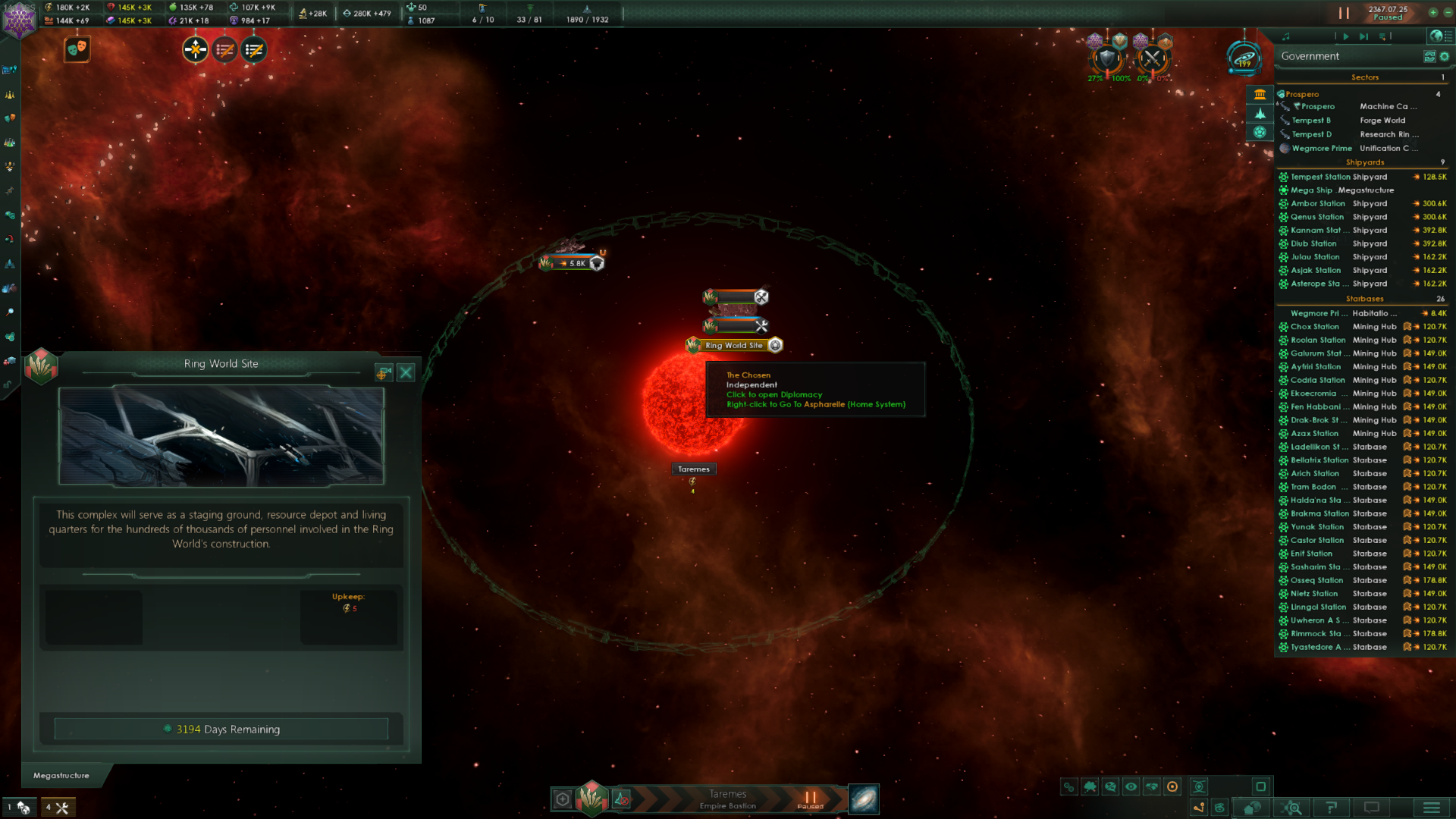Skip to the next music track

tap(1363, 36)
